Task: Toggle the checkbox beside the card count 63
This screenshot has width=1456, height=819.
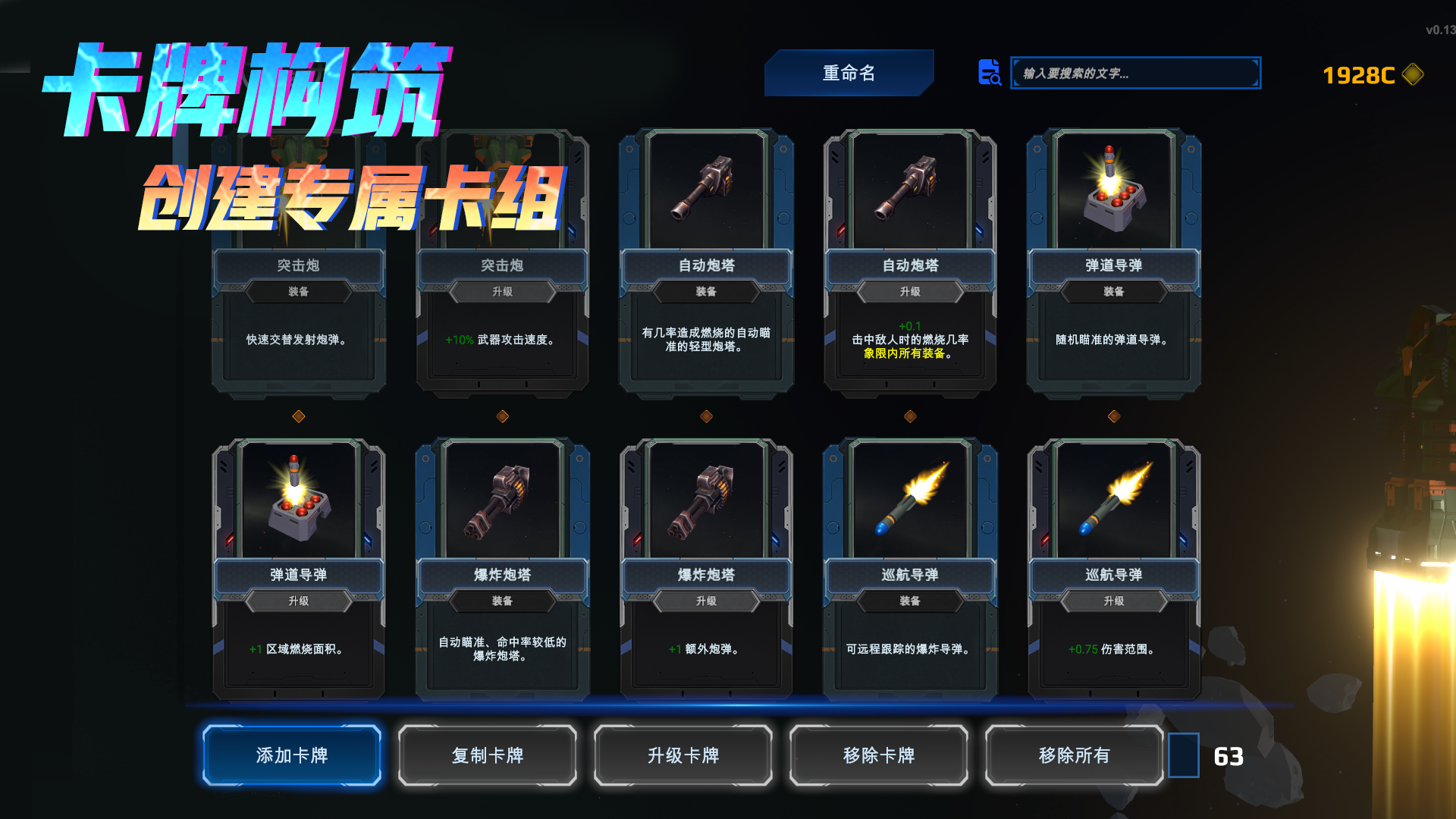Action: coord(1185,755)
